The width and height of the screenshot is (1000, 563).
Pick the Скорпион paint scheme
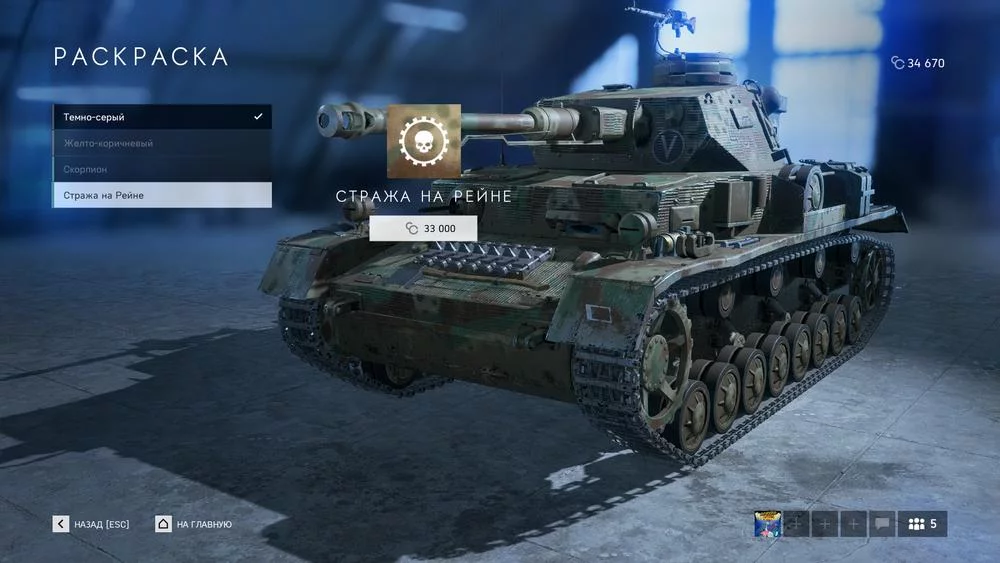[x=161, y=169]
